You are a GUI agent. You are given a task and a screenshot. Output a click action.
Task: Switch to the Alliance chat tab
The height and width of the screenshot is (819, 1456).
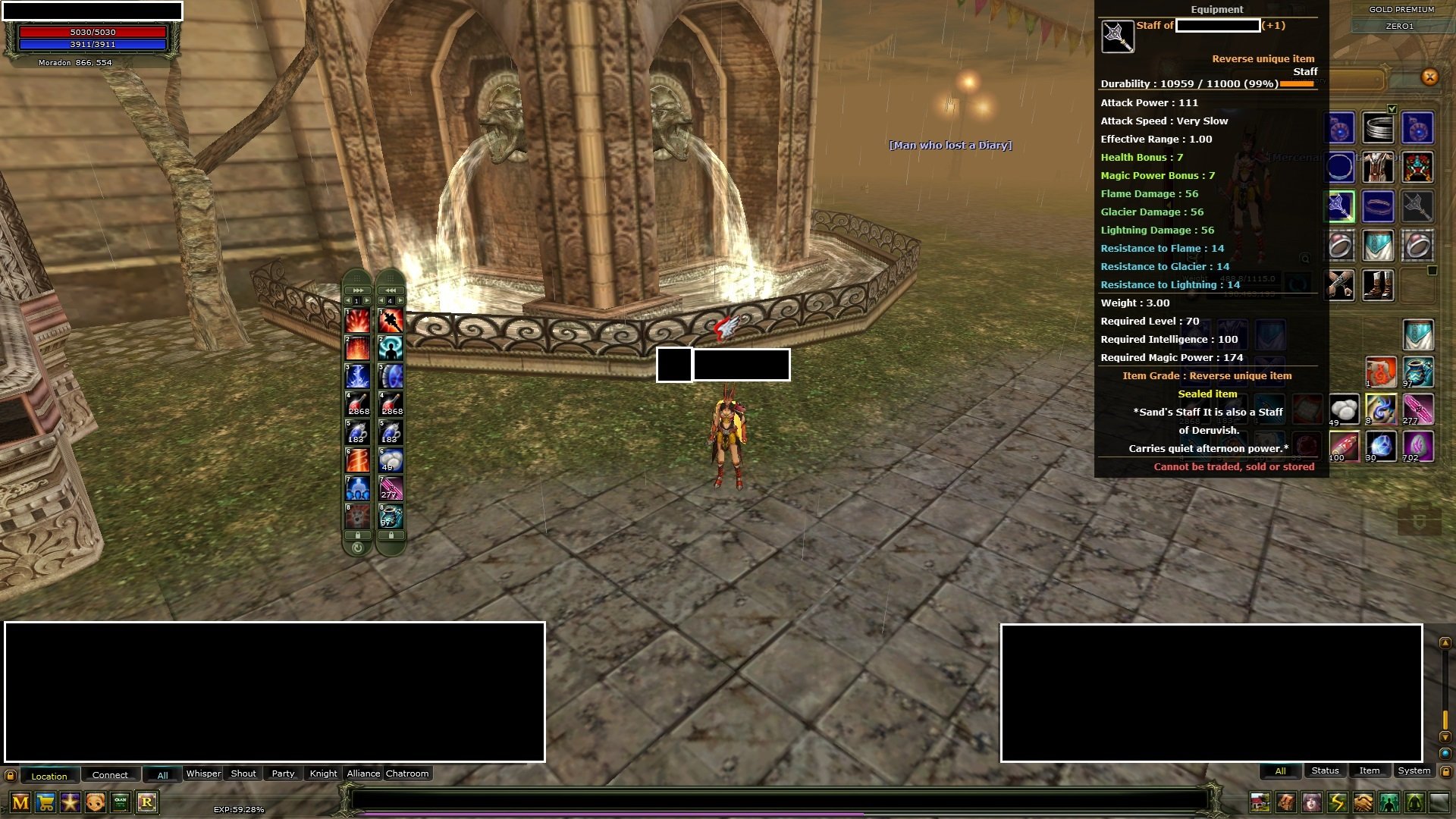click(x=363, y=774)
